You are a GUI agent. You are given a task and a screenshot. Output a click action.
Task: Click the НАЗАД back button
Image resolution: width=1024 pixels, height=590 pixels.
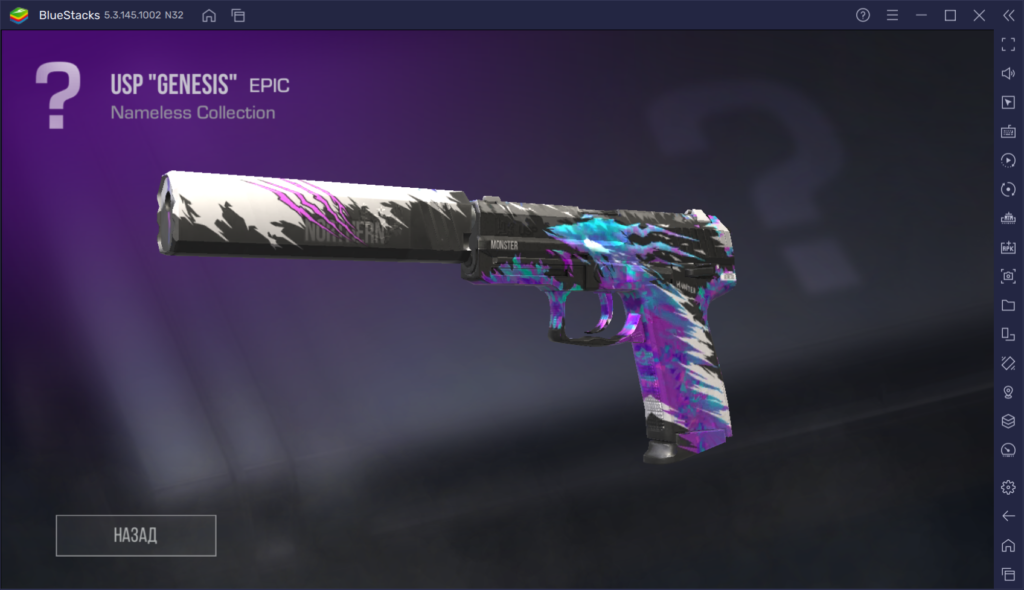point(136,535)
